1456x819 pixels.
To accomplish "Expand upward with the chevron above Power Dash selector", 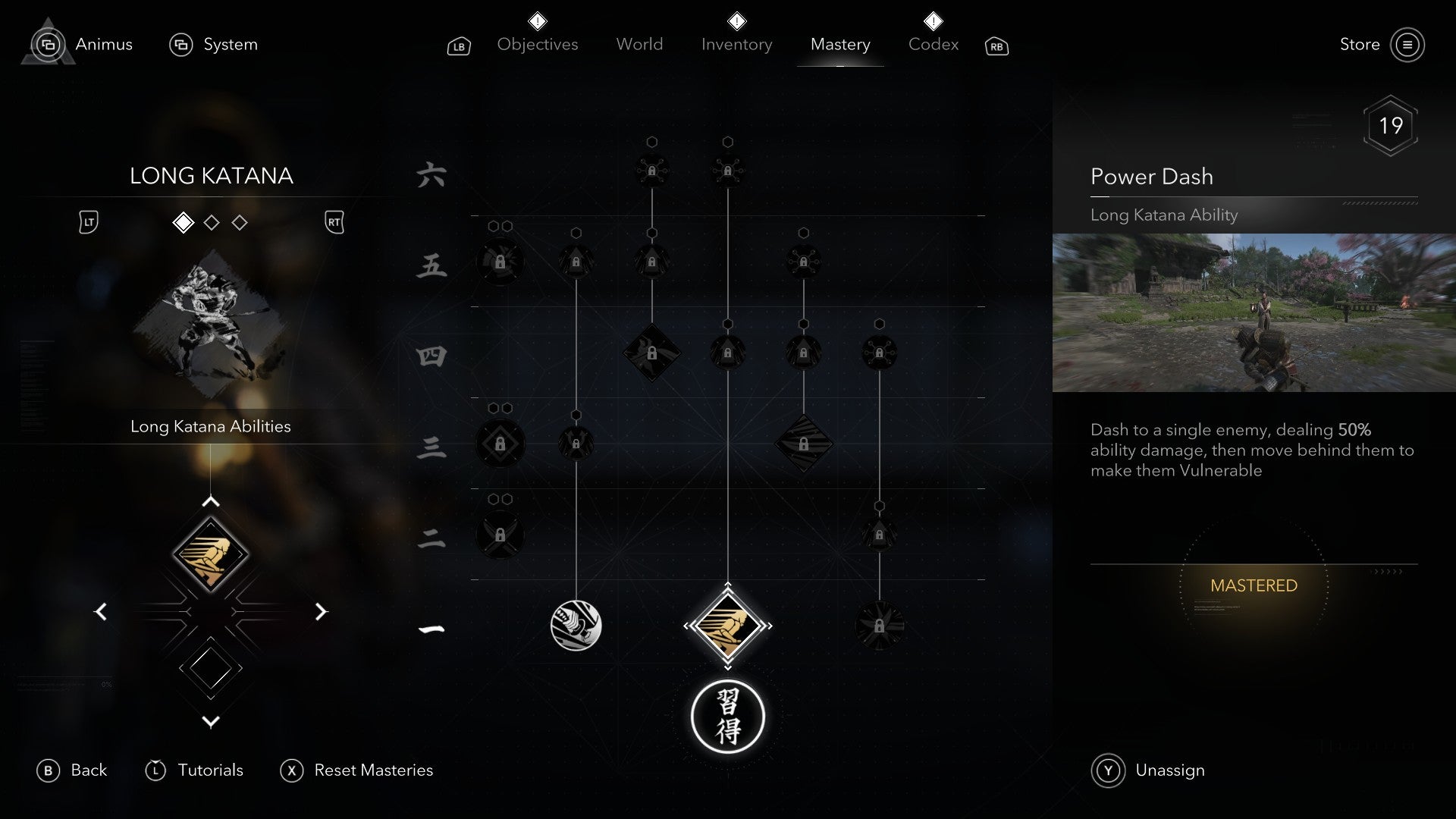I will [211, 500].
